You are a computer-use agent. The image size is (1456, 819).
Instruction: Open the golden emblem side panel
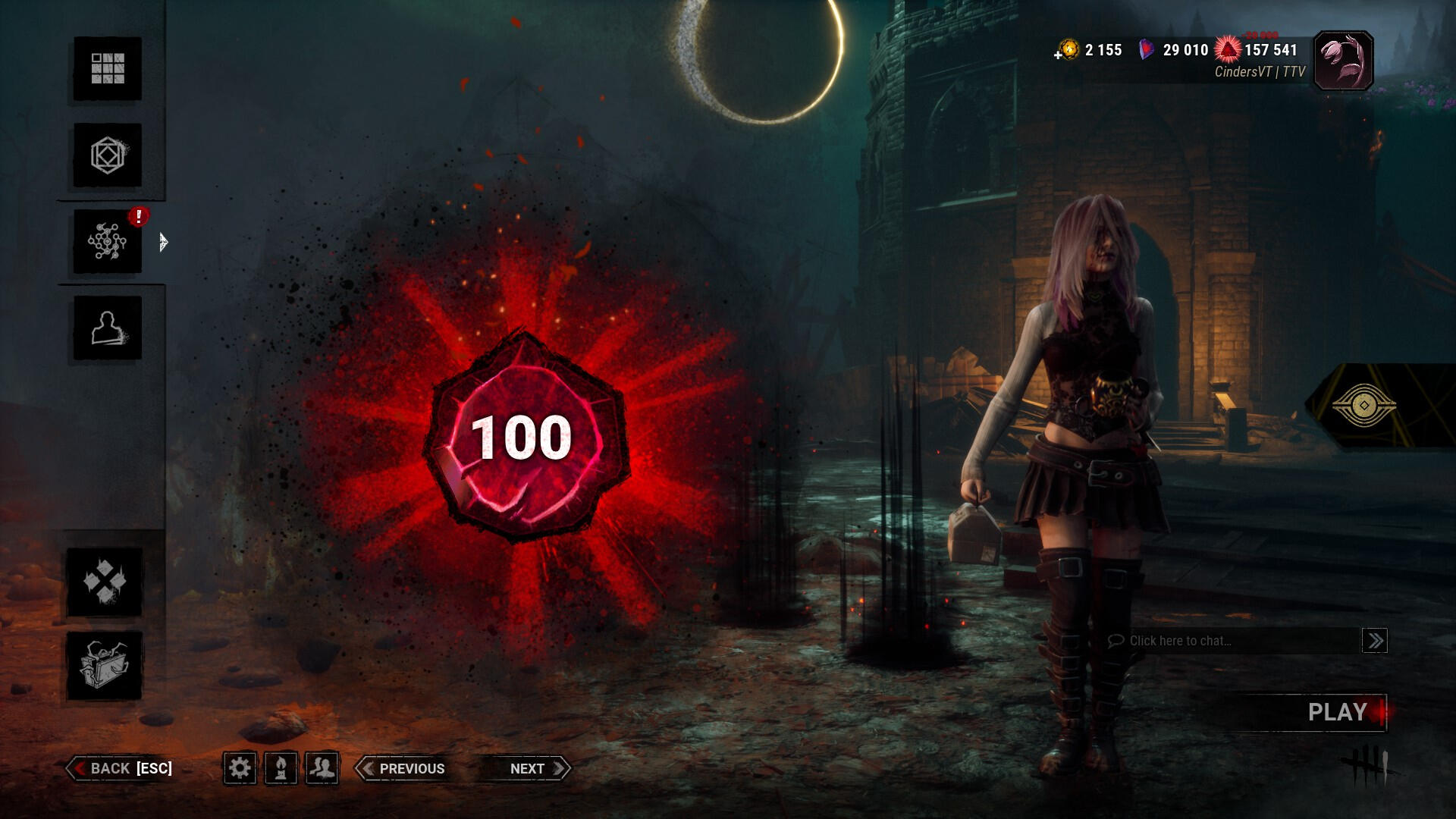[1363, 406]
